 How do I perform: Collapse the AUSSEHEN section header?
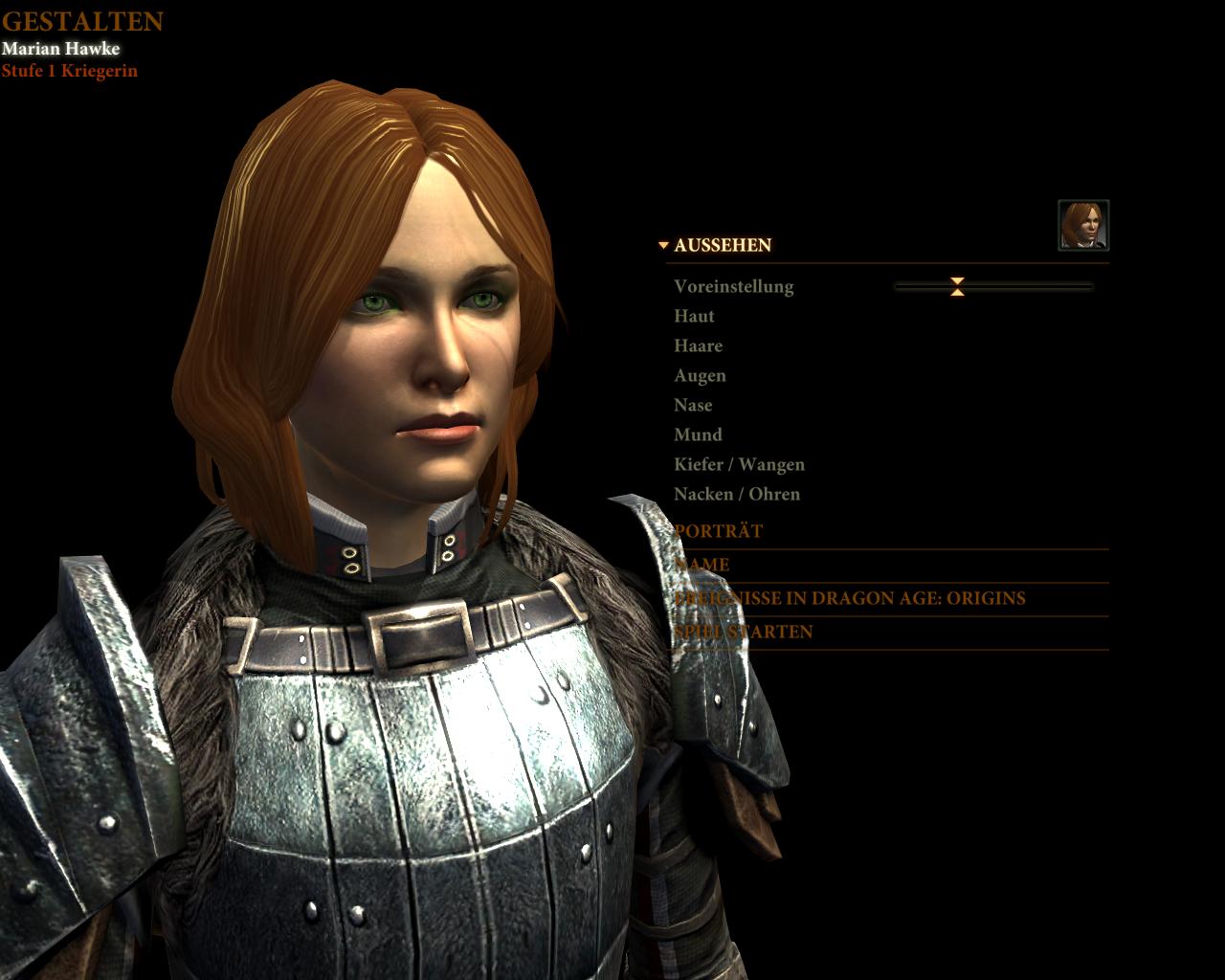(722, 245)
